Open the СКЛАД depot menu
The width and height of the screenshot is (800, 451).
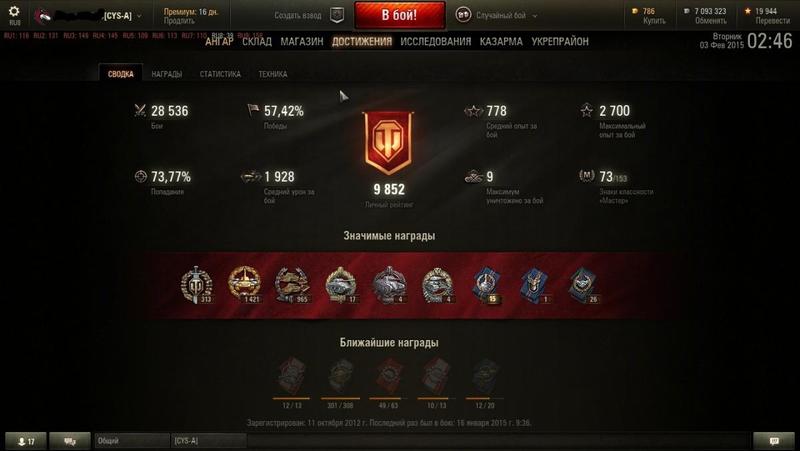coord(257,42)
